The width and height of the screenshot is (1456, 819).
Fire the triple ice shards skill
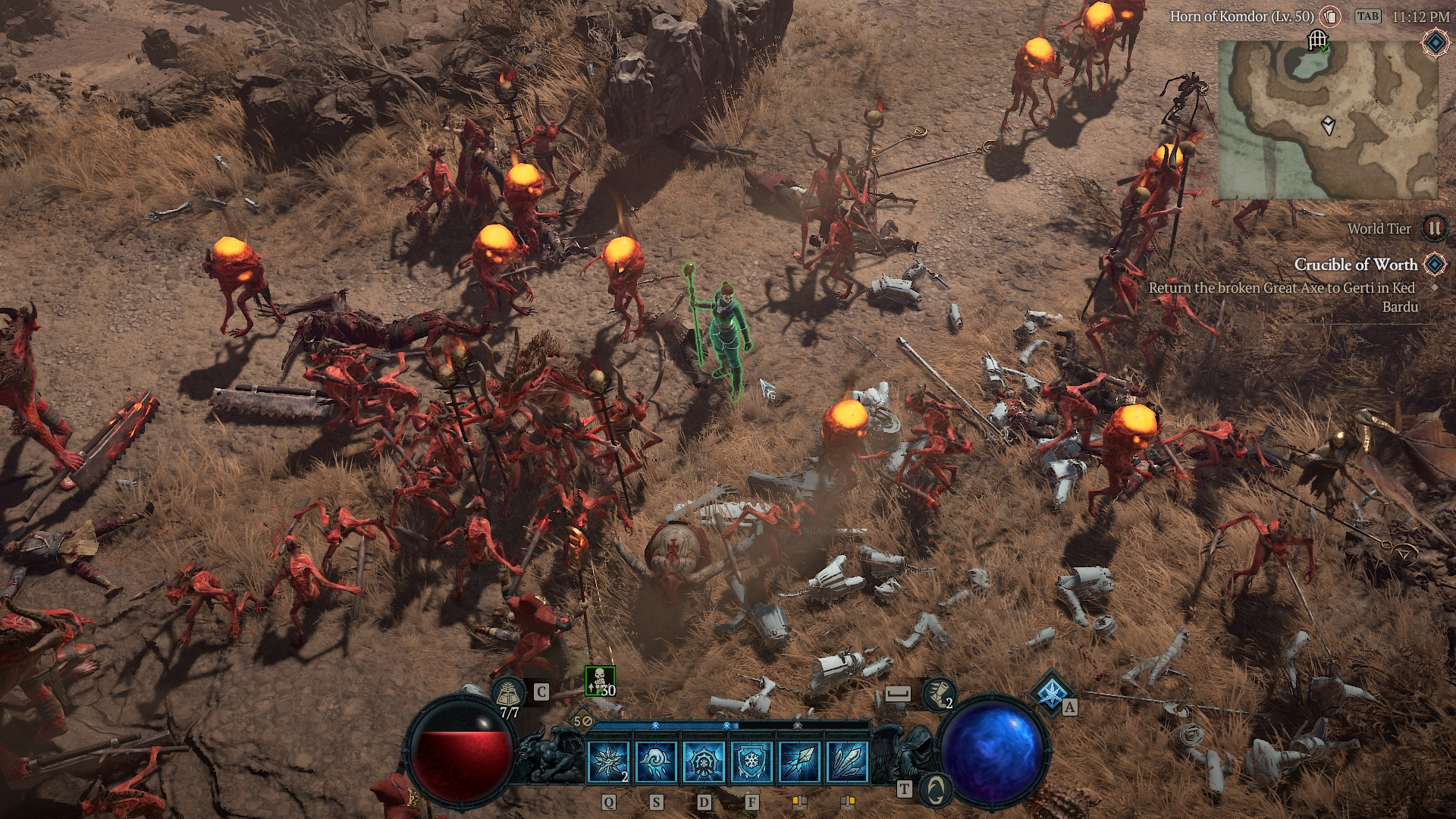pos(846,761)
